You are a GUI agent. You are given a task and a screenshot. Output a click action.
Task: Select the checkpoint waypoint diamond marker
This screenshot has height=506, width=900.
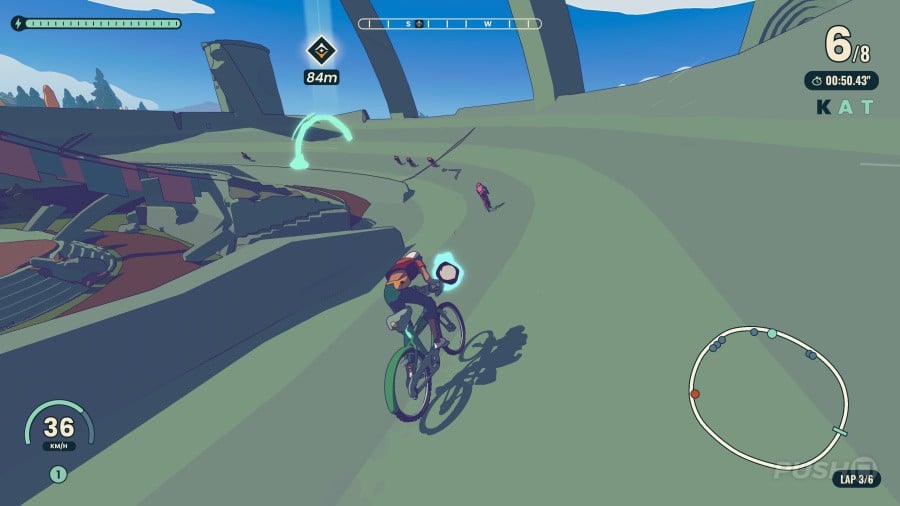320,49
